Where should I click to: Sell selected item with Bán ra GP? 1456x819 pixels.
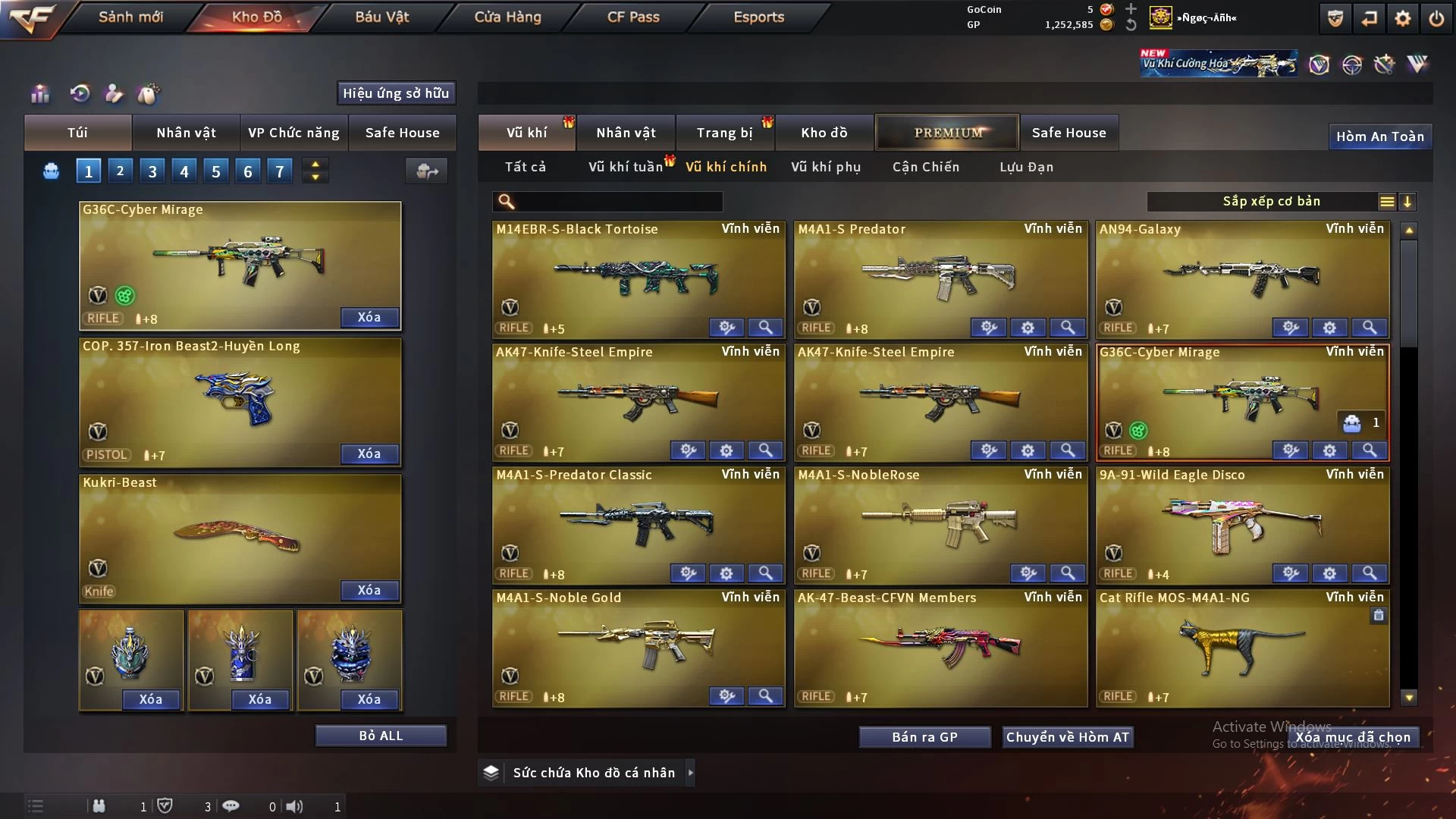924,737
